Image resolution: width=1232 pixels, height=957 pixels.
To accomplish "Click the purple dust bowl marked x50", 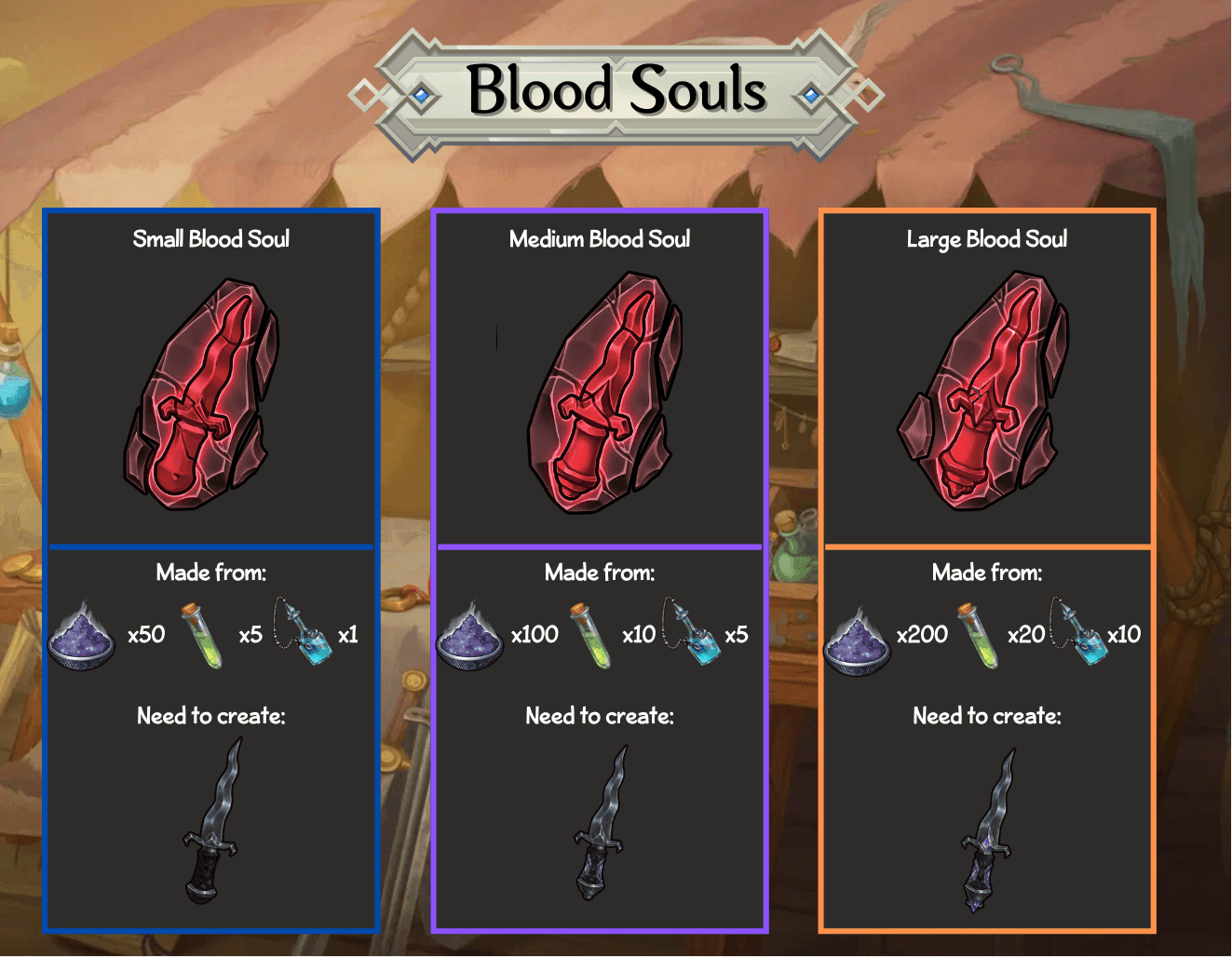I will tap(82, 636).
